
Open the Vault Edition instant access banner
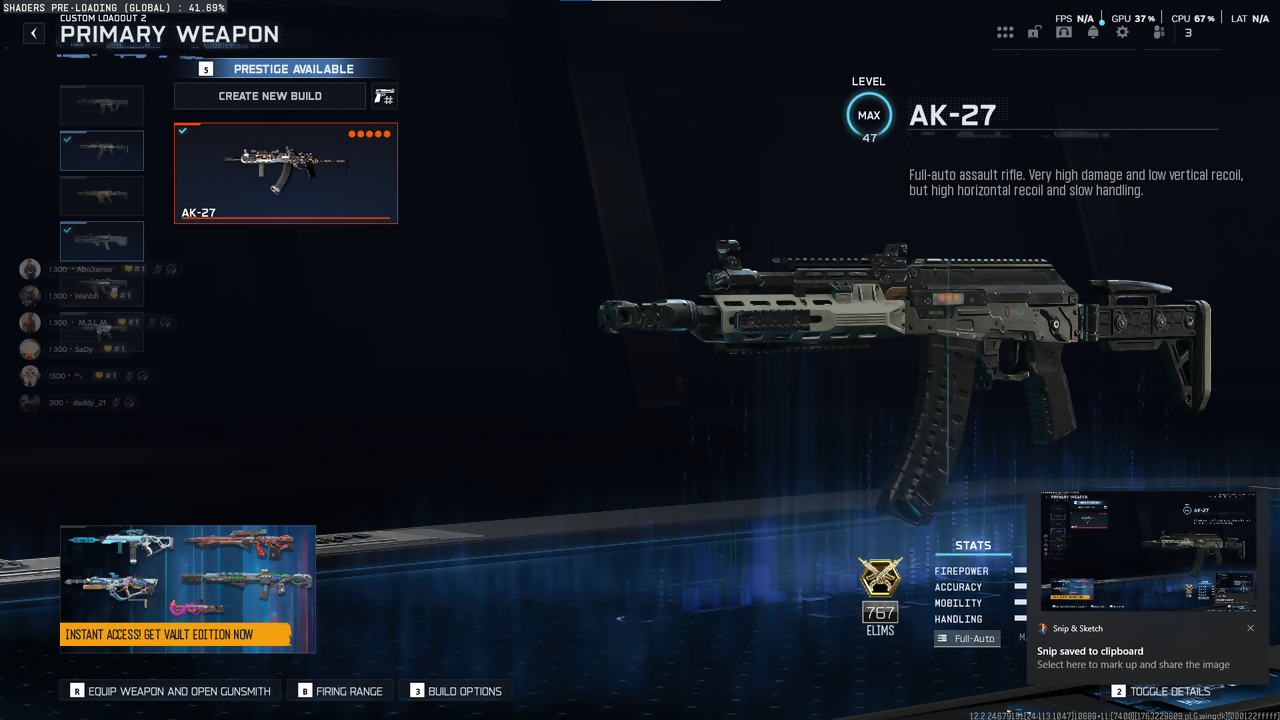click(188, 589)
